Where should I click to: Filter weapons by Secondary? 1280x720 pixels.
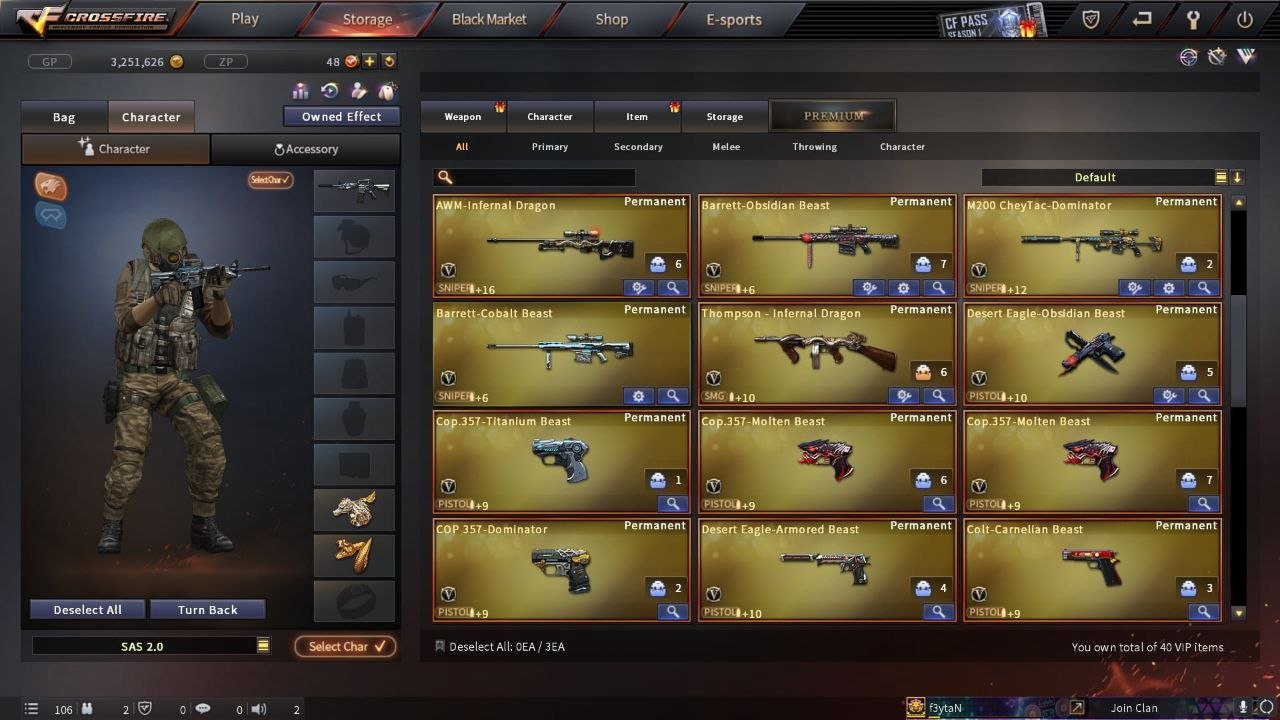coord(638,147)
